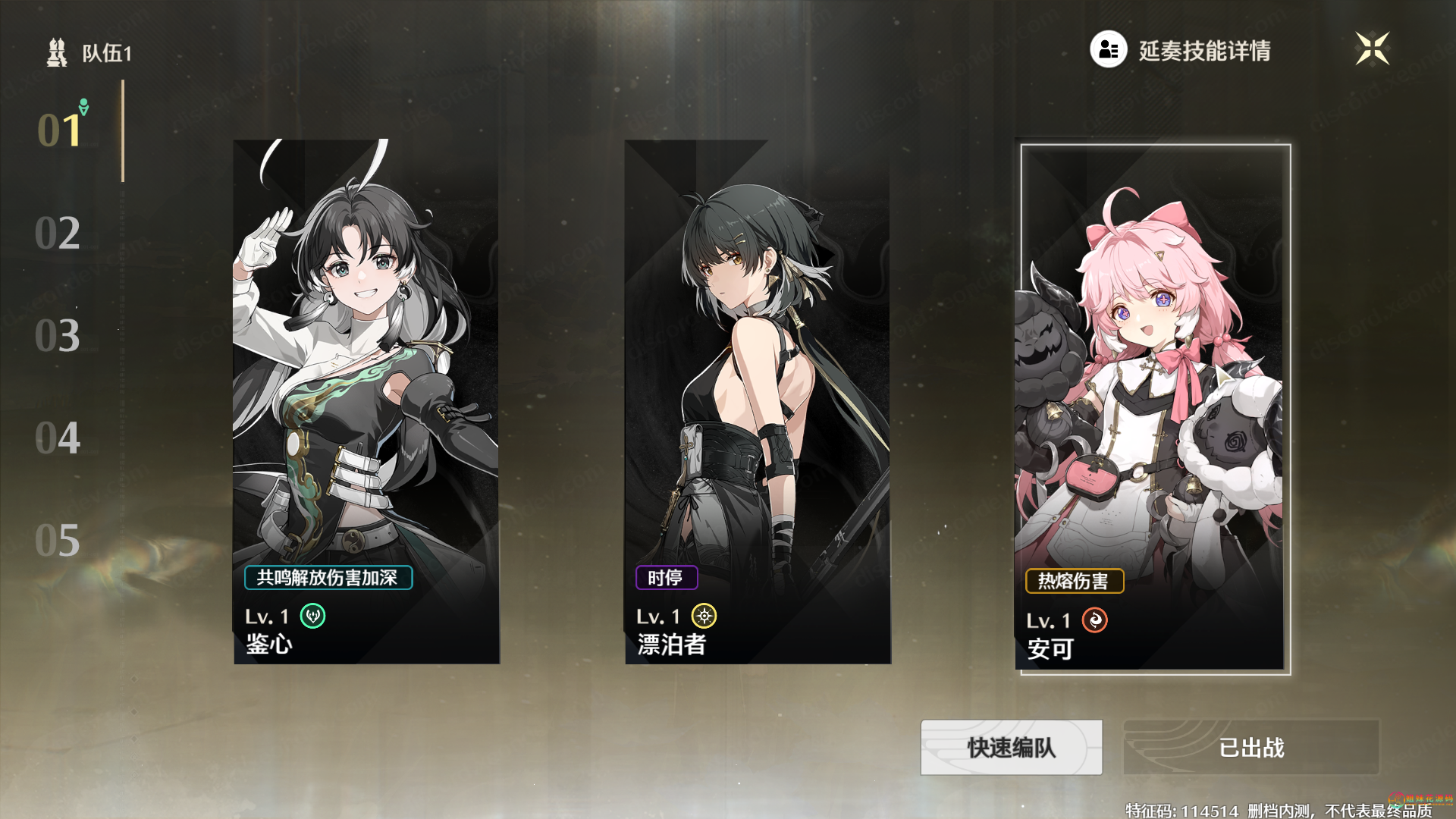Switch to team 05
The height and width of the screenshot is (819, 1456).
coord(58,540)
